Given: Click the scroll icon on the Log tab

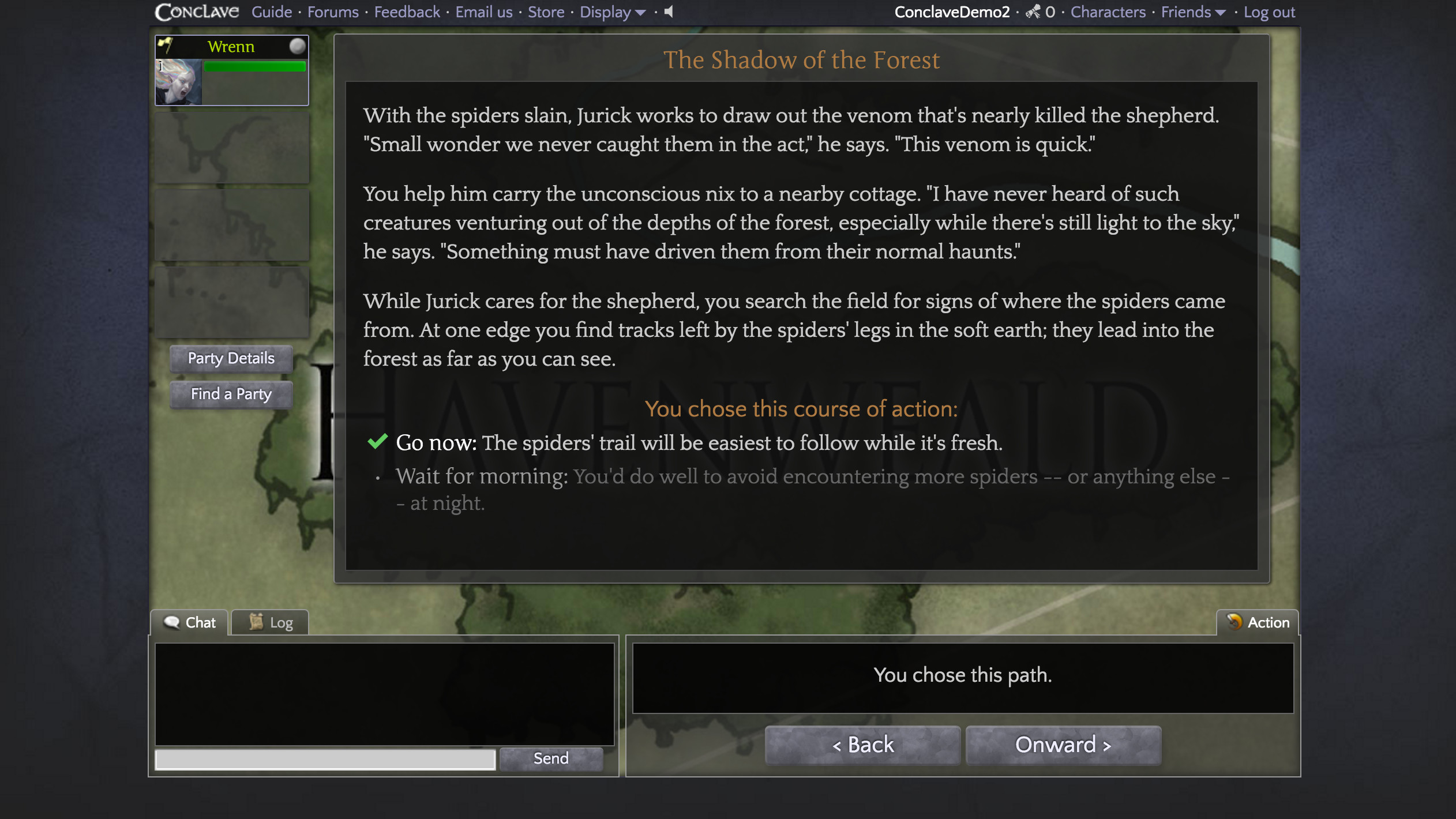Looking at the screenshot, I should [256, 621].
